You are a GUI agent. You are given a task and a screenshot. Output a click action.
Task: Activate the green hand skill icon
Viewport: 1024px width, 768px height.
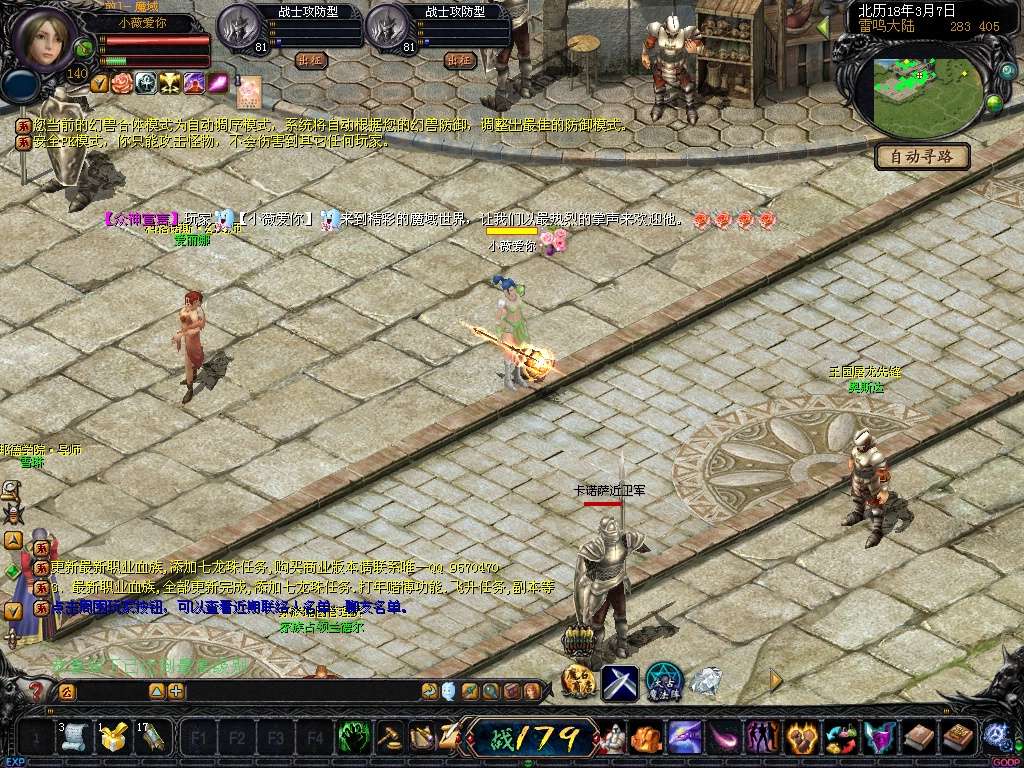[354, 738]
